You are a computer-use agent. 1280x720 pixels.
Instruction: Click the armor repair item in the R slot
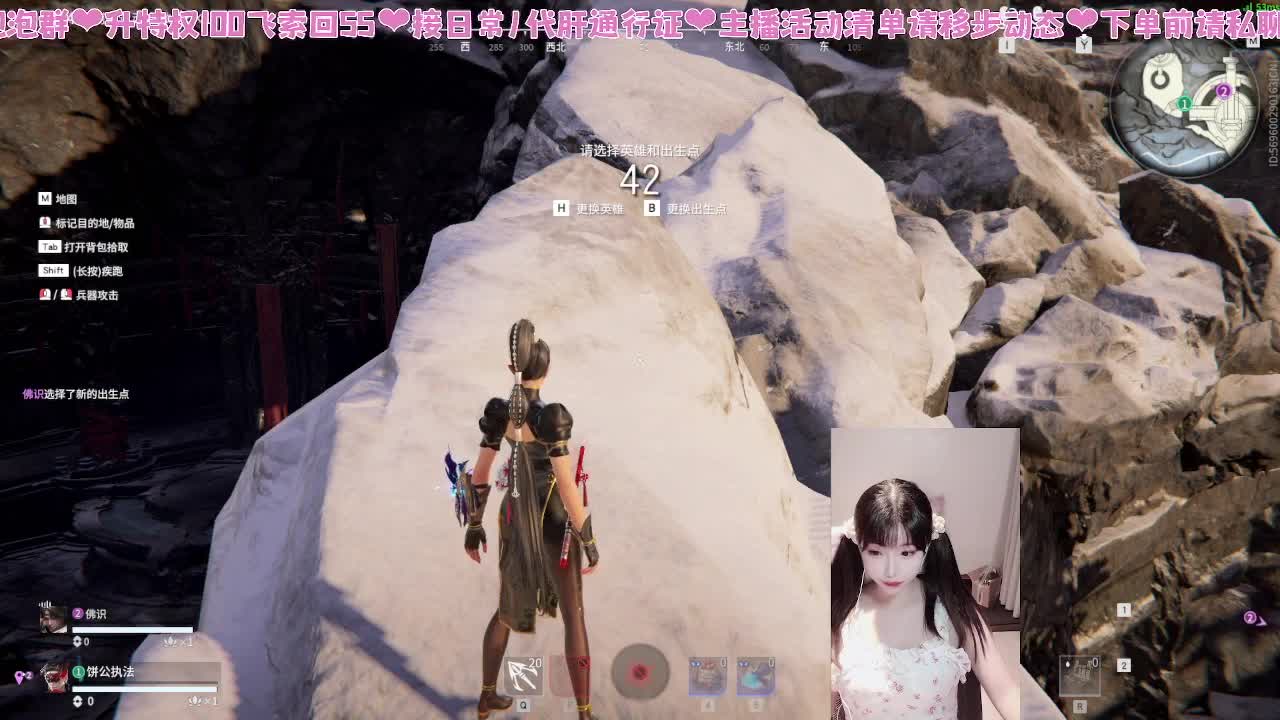coord(1080,676)
